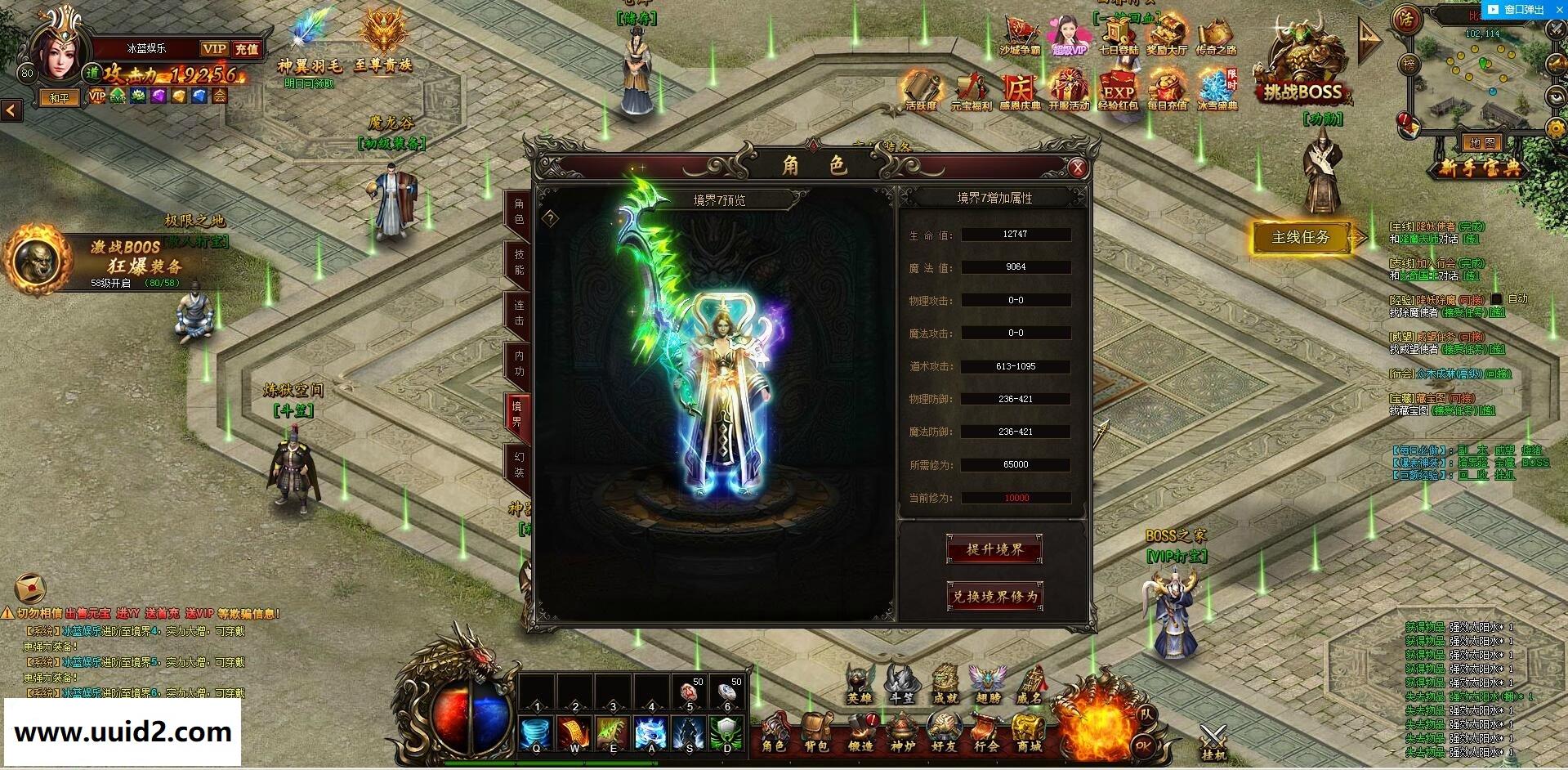
Task: Toggle 挂机 auto-battle mode
Action: 1213,742
